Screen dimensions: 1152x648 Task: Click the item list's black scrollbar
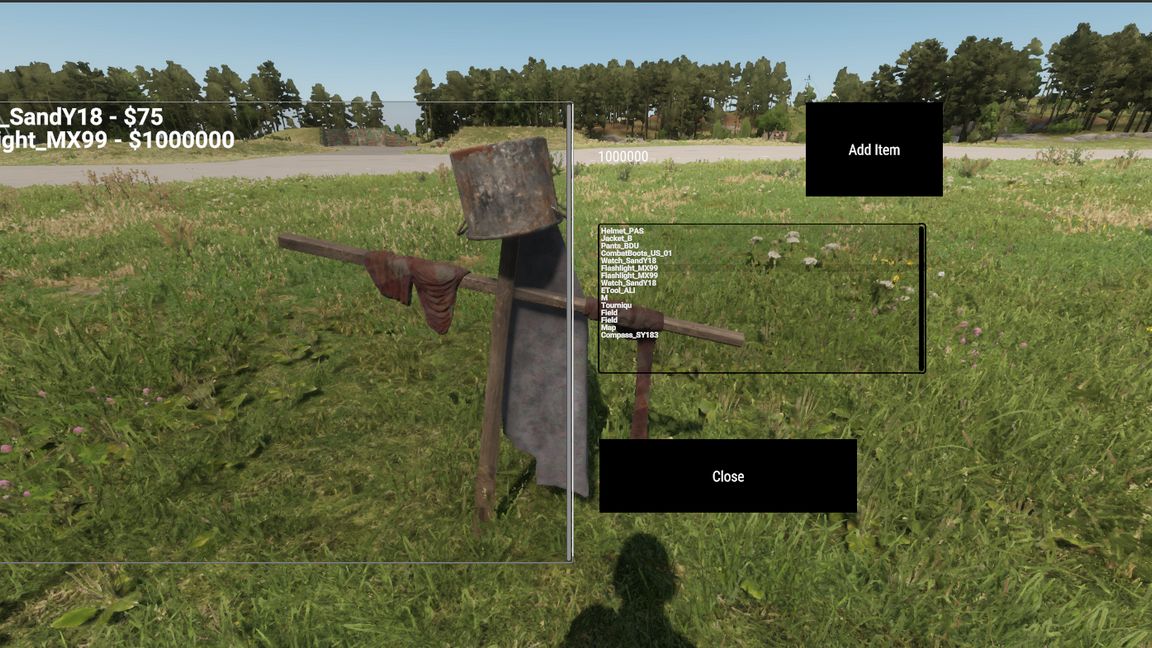pos(921,298)
